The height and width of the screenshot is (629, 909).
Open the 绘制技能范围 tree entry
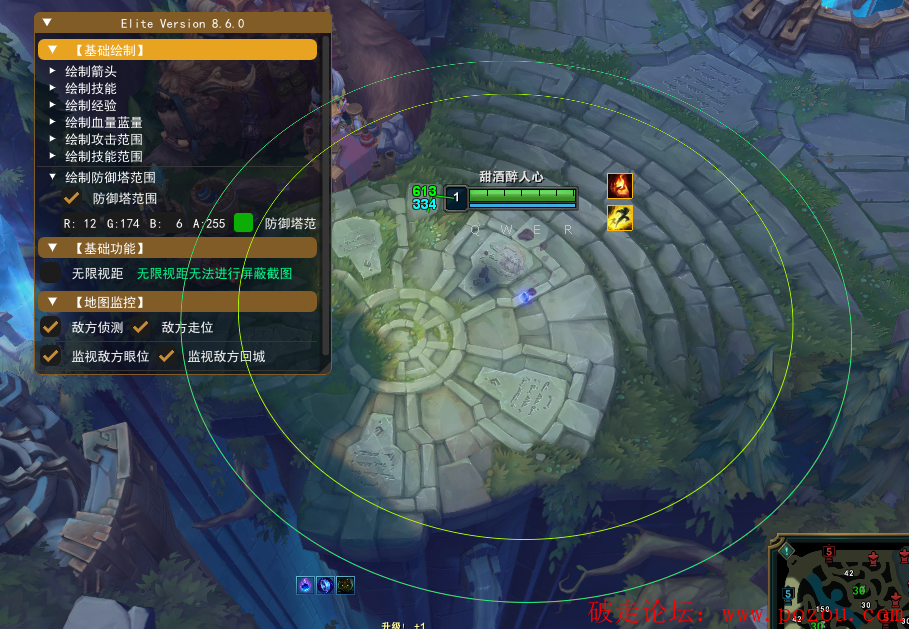tap(53, 156)
